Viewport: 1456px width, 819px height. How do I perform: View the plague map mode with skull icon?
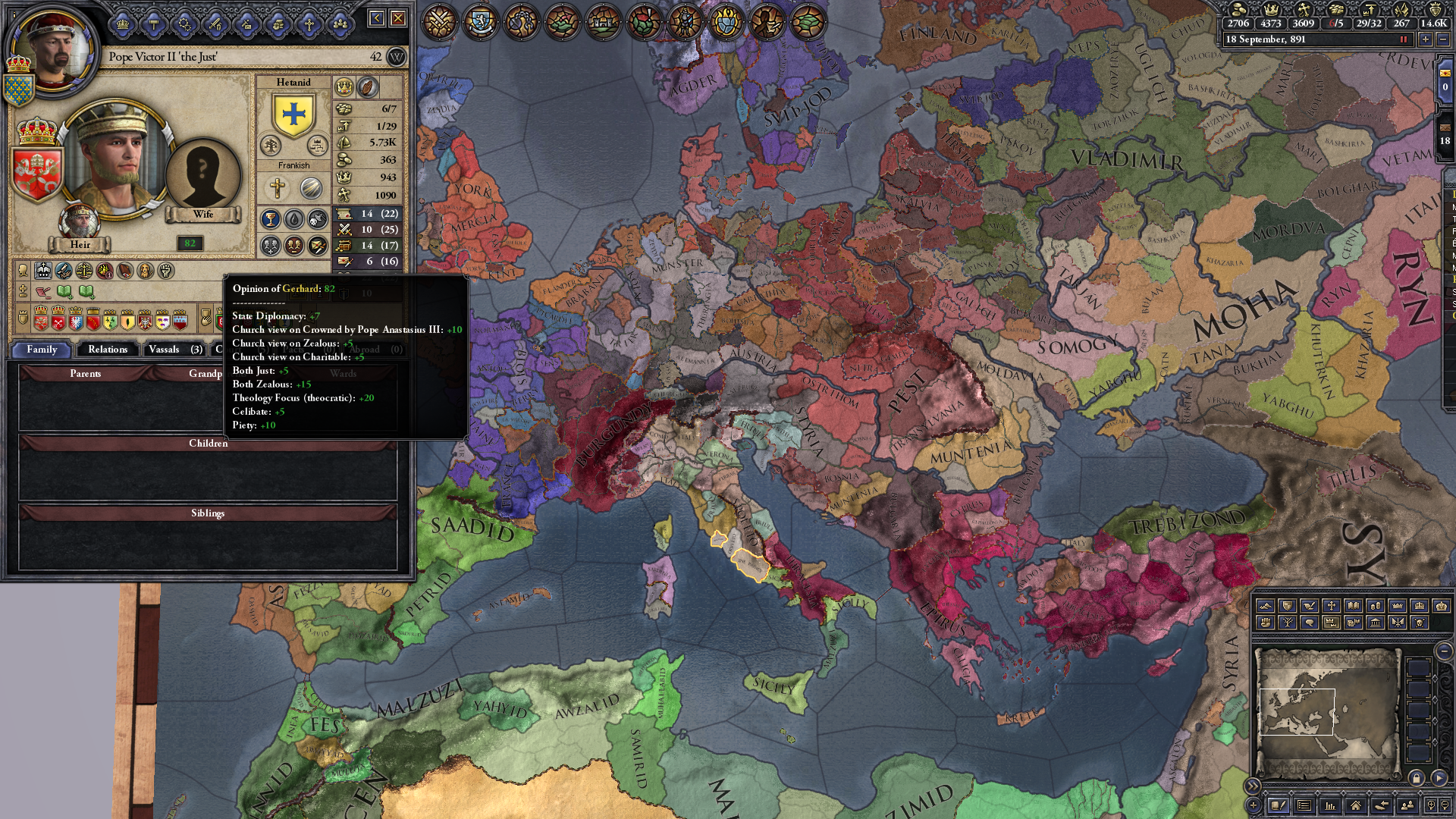pyautogui.click(x=1420, y=623)
